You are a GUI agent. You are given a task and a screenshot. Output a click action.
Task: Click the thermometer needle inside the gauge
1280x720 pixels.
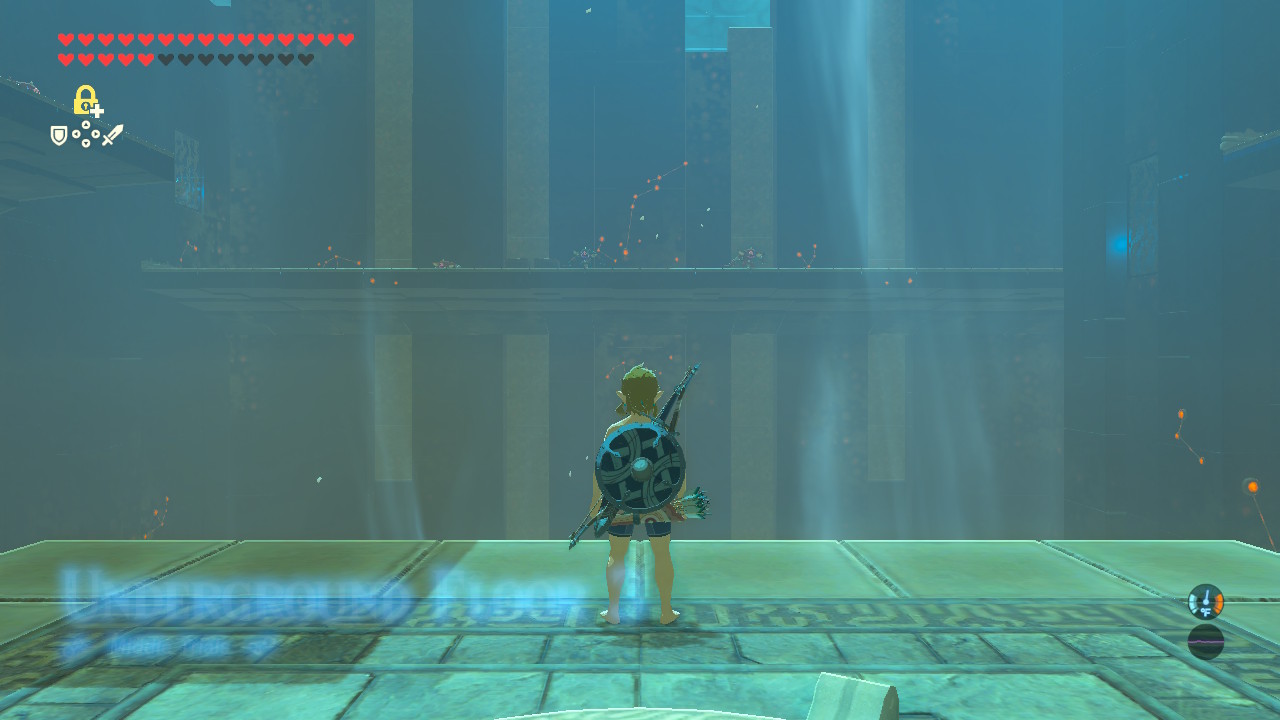(x=1205, y=596)
